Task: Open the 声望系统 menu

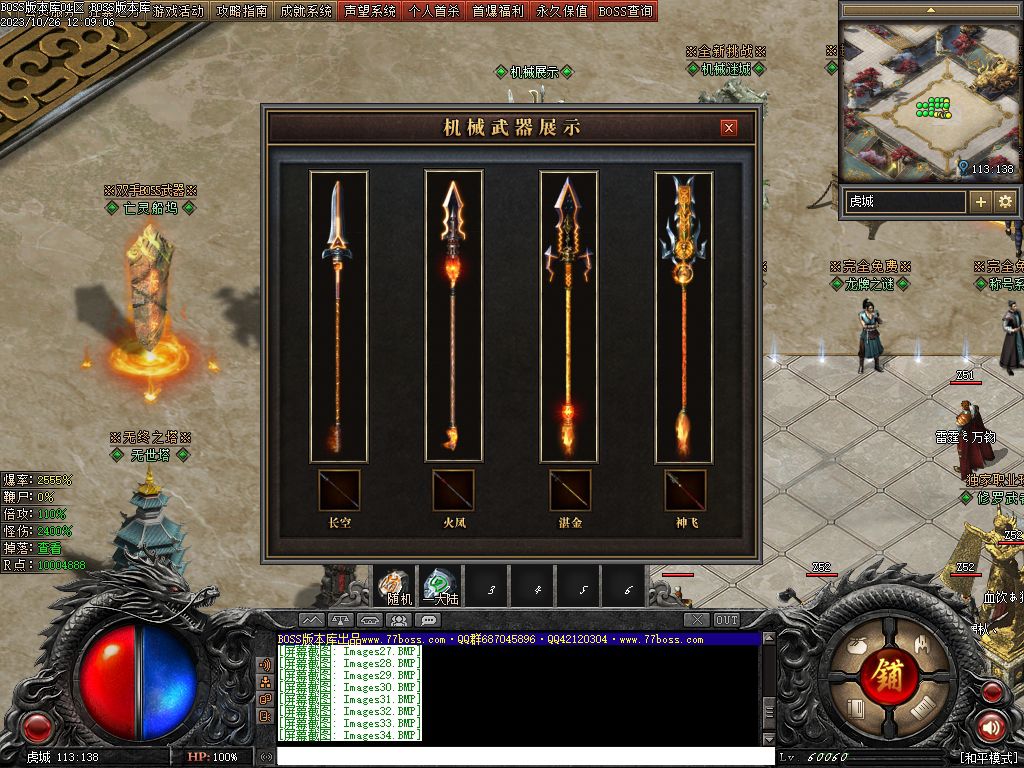Action: (x=370, y=12)
